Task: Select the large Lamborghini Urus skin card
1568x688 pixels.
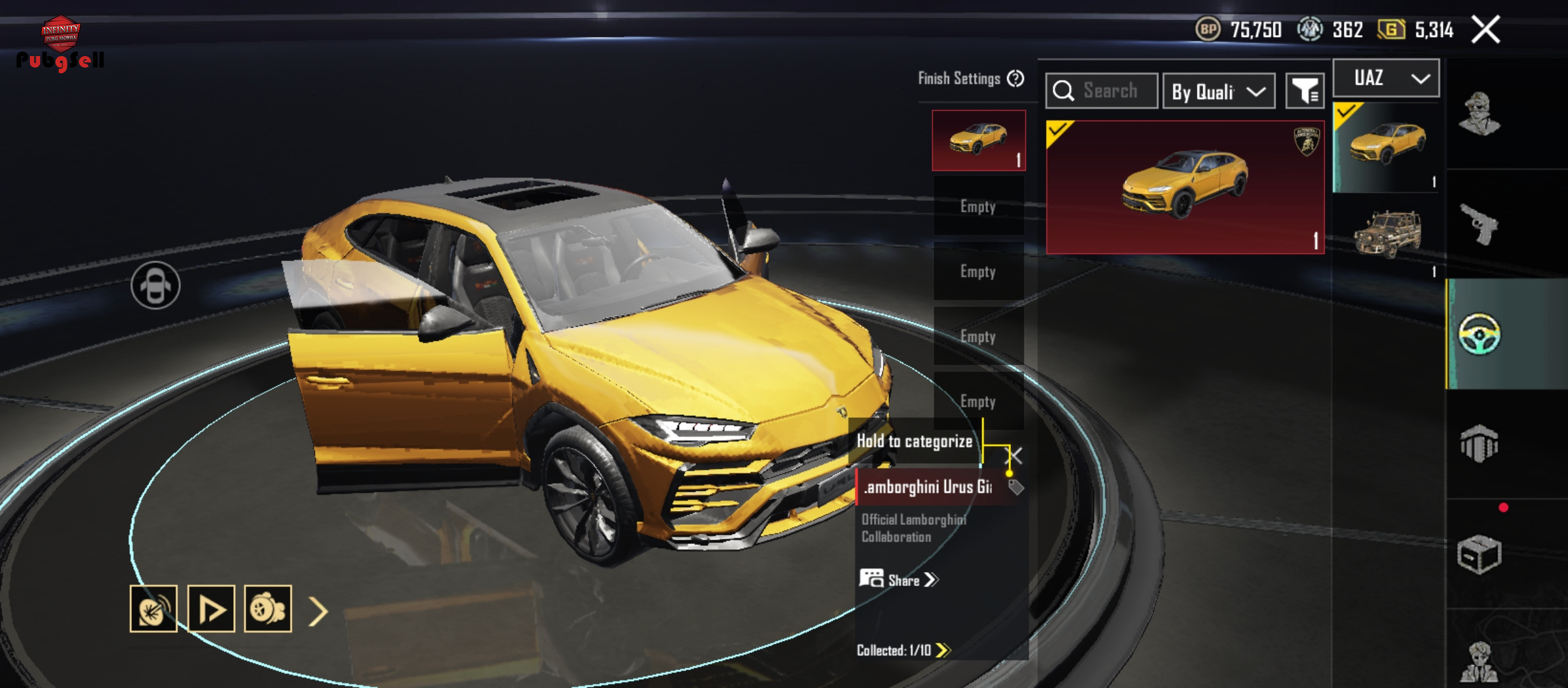Action: (x=1185, y=187)
